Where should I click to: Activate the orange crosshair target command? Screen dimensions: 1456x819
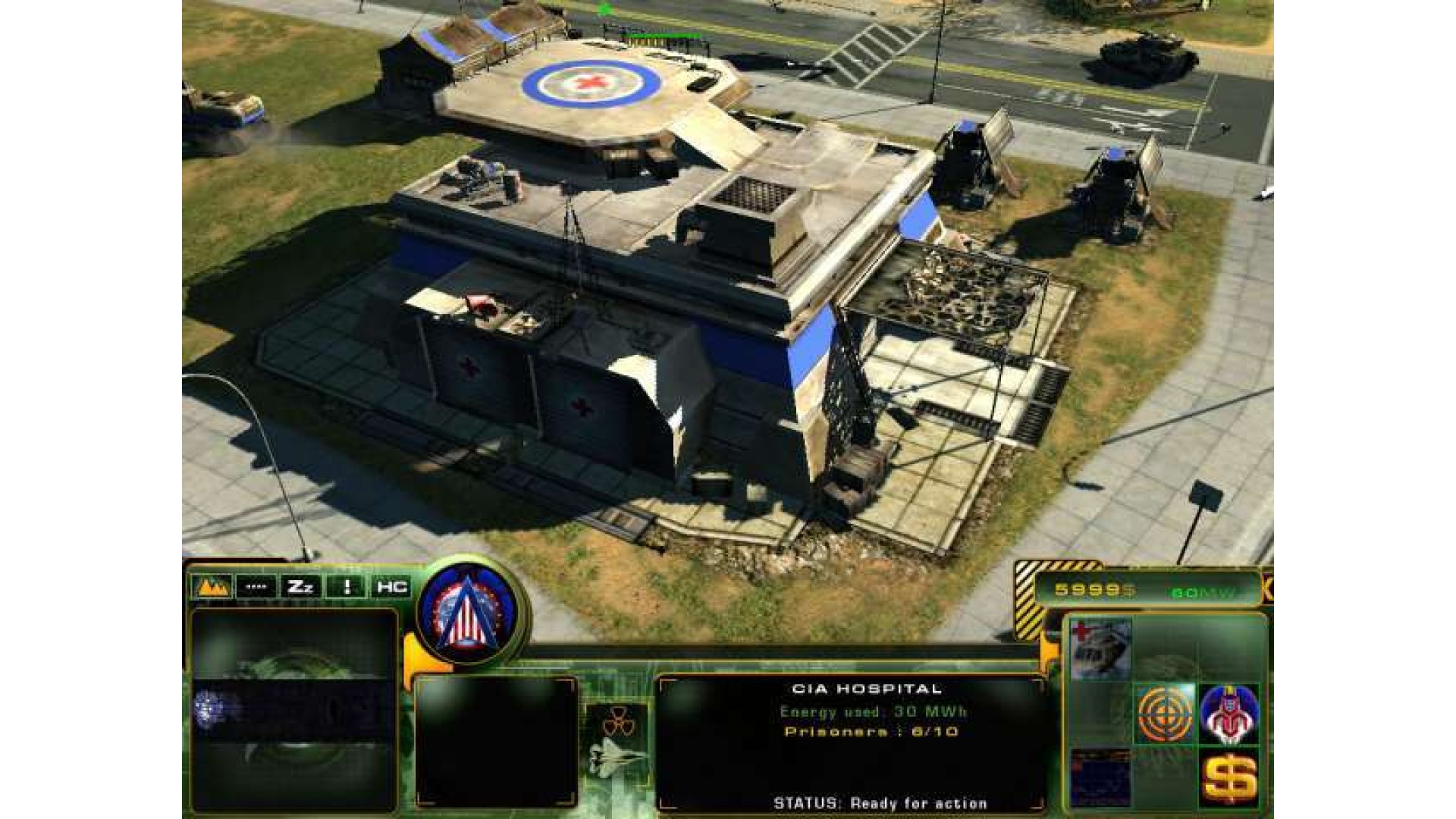point(1164,713)
